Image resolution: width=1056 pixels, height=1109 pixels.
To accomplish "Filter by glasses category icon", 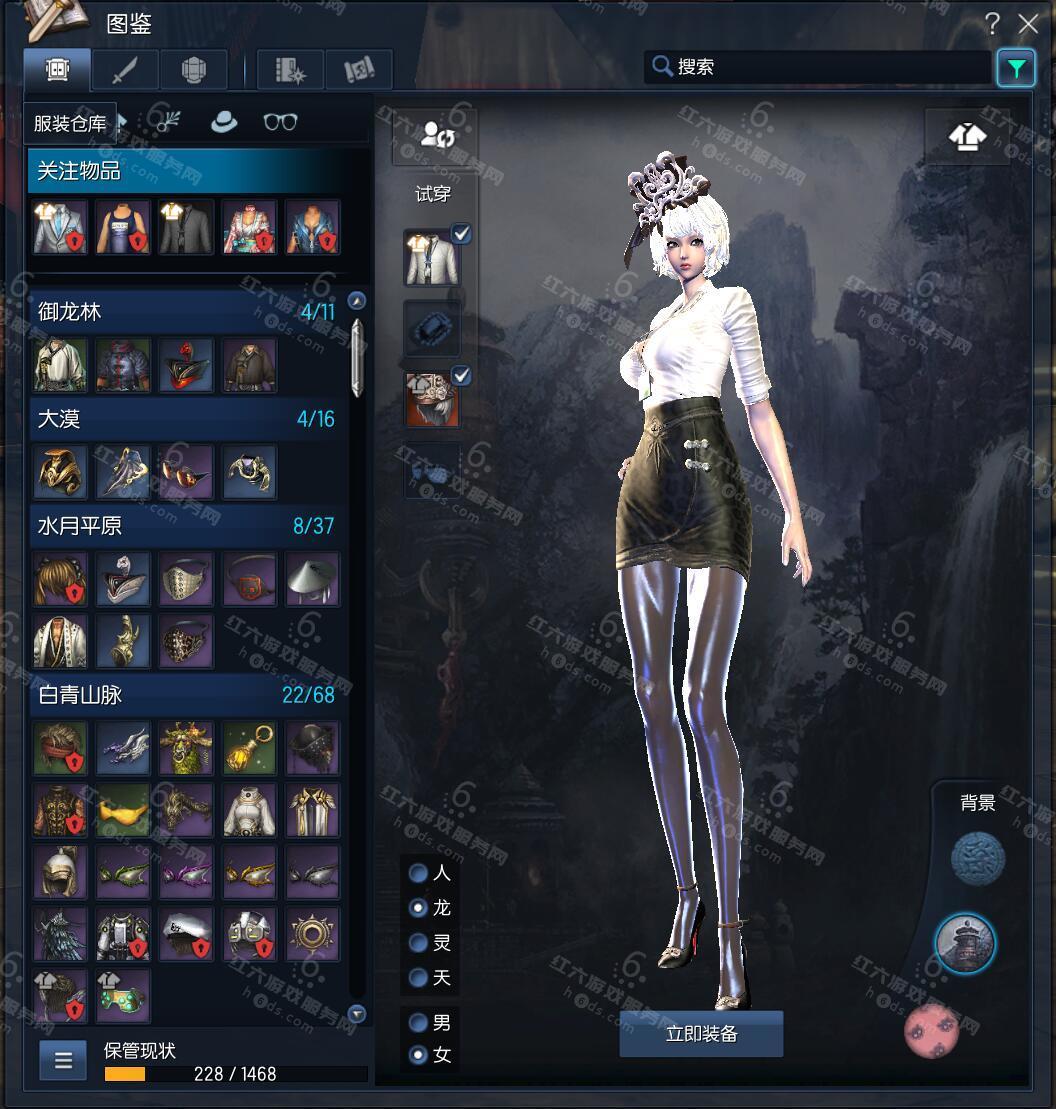I will click(x=280, y=122).
